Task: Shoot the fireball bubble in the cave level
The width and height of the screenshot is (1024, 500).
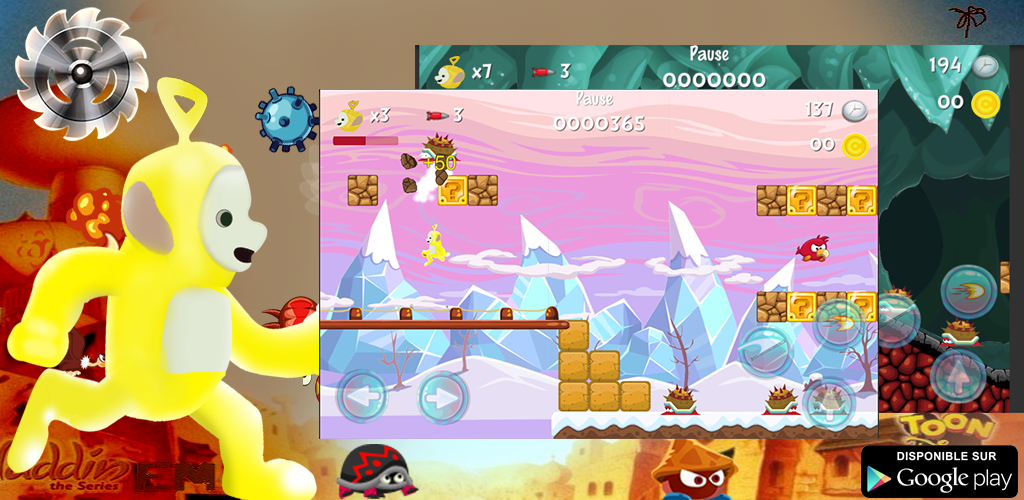Action: [967, 292]
